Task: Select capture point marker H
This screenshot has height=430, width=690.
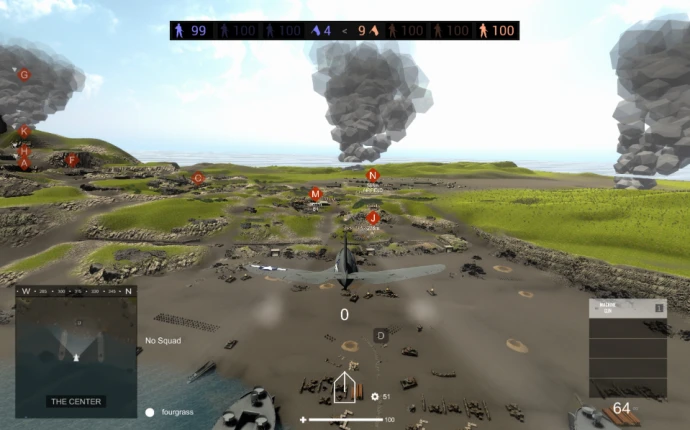Action: coord(25,150)
